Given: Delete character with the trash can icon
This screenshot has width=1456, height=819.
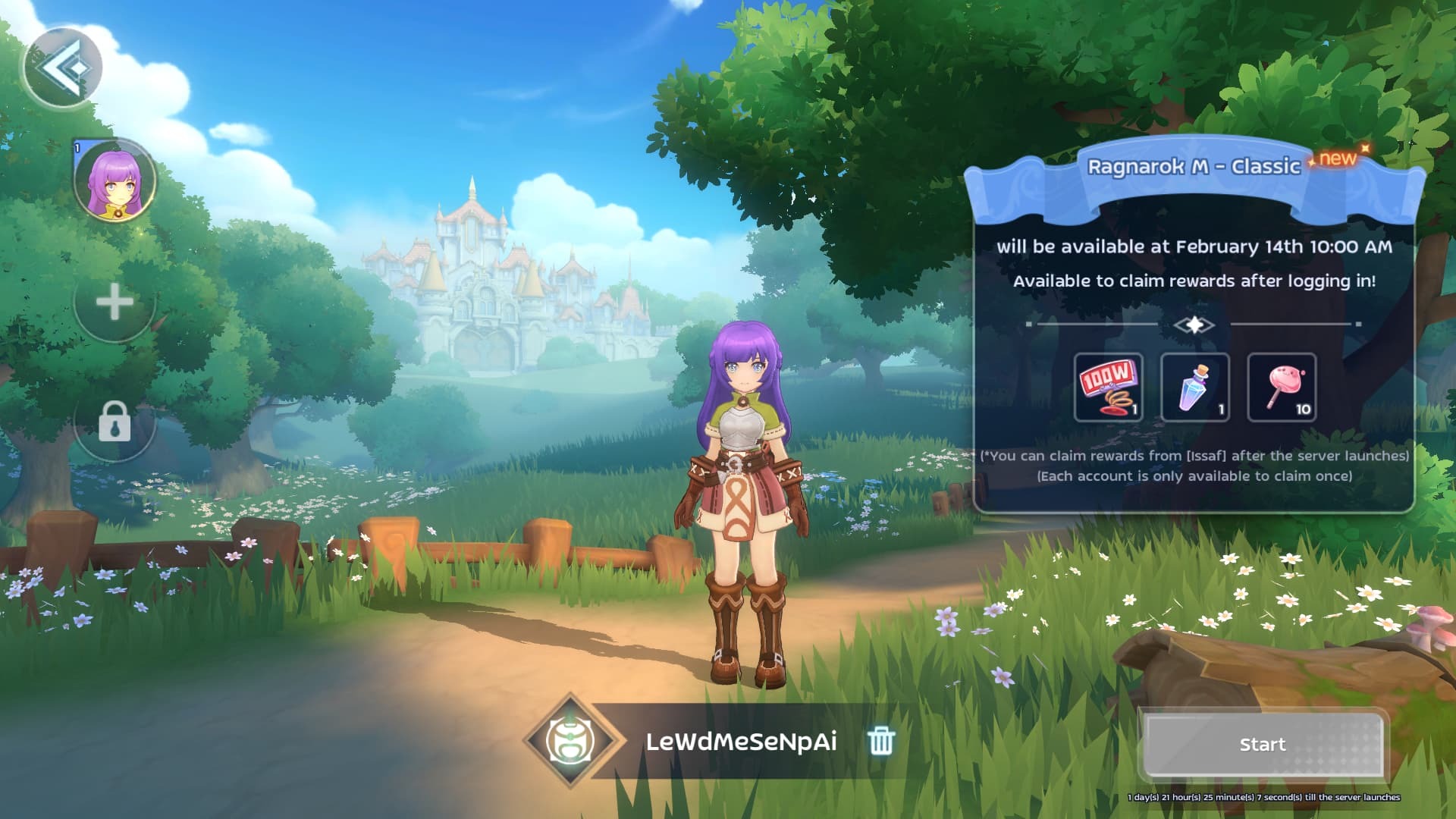Looking at the screenshot, I should coord(880,740).
